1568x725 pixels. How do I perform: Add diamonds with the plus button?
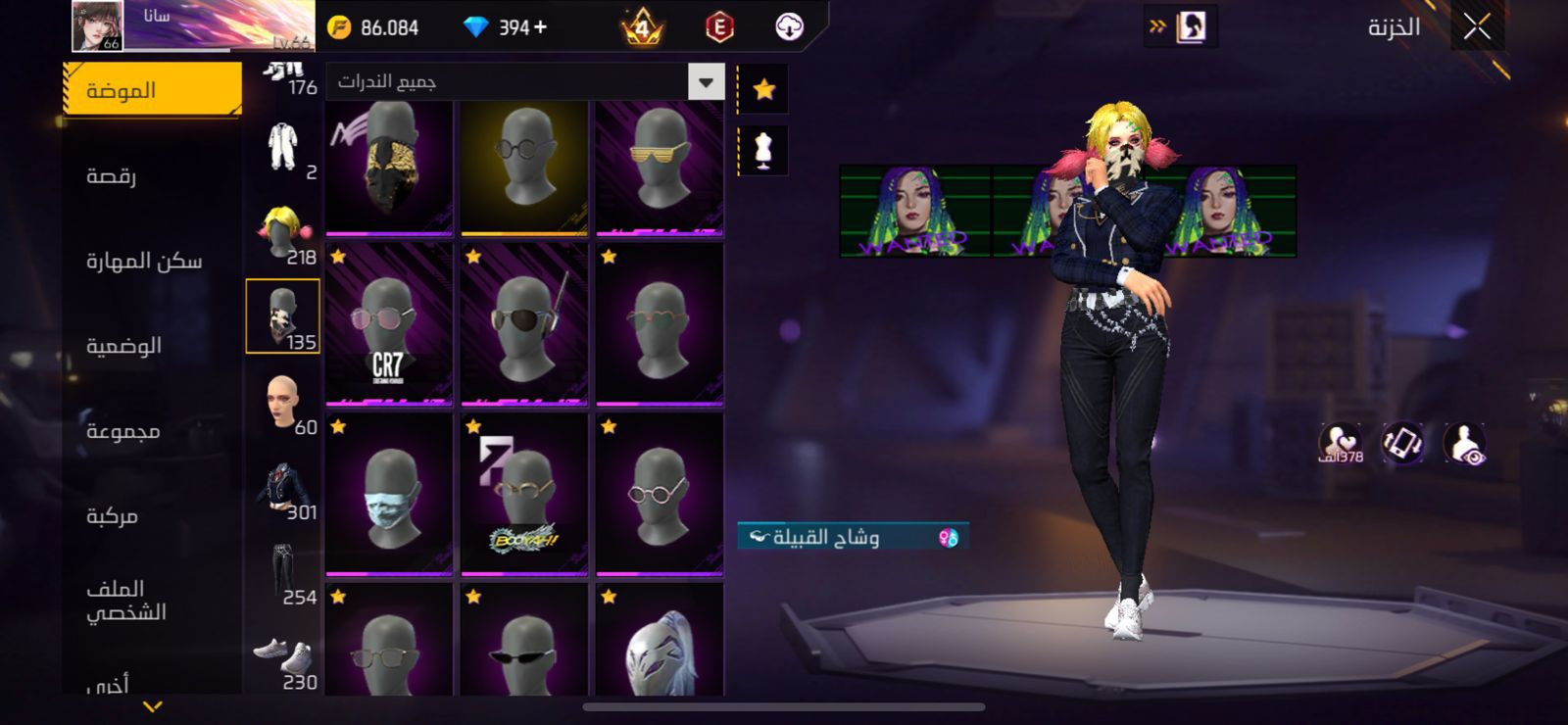click(540, 27)
